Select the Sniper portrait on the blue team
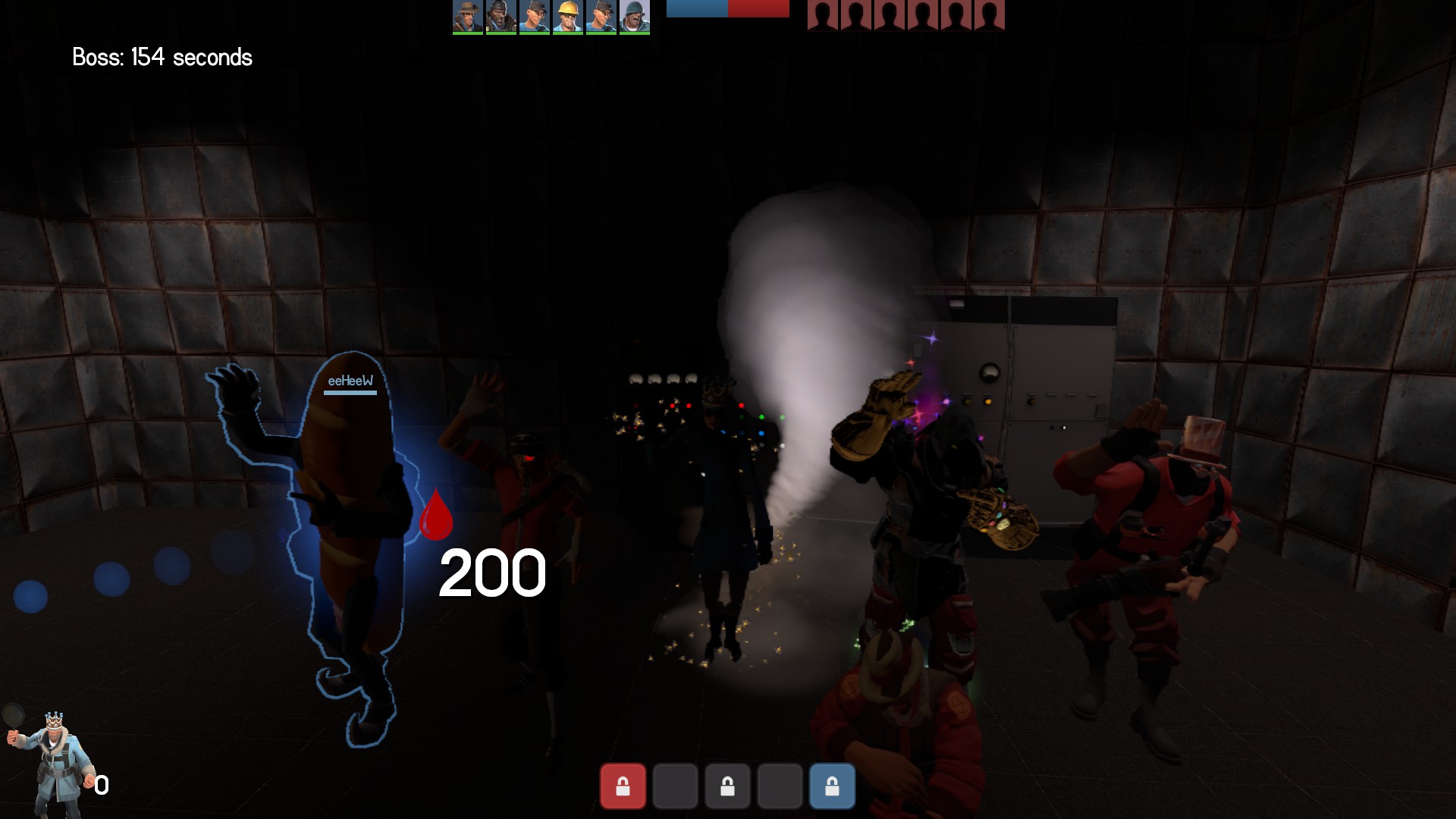The image size is (1456, 819). pos(467,17)
